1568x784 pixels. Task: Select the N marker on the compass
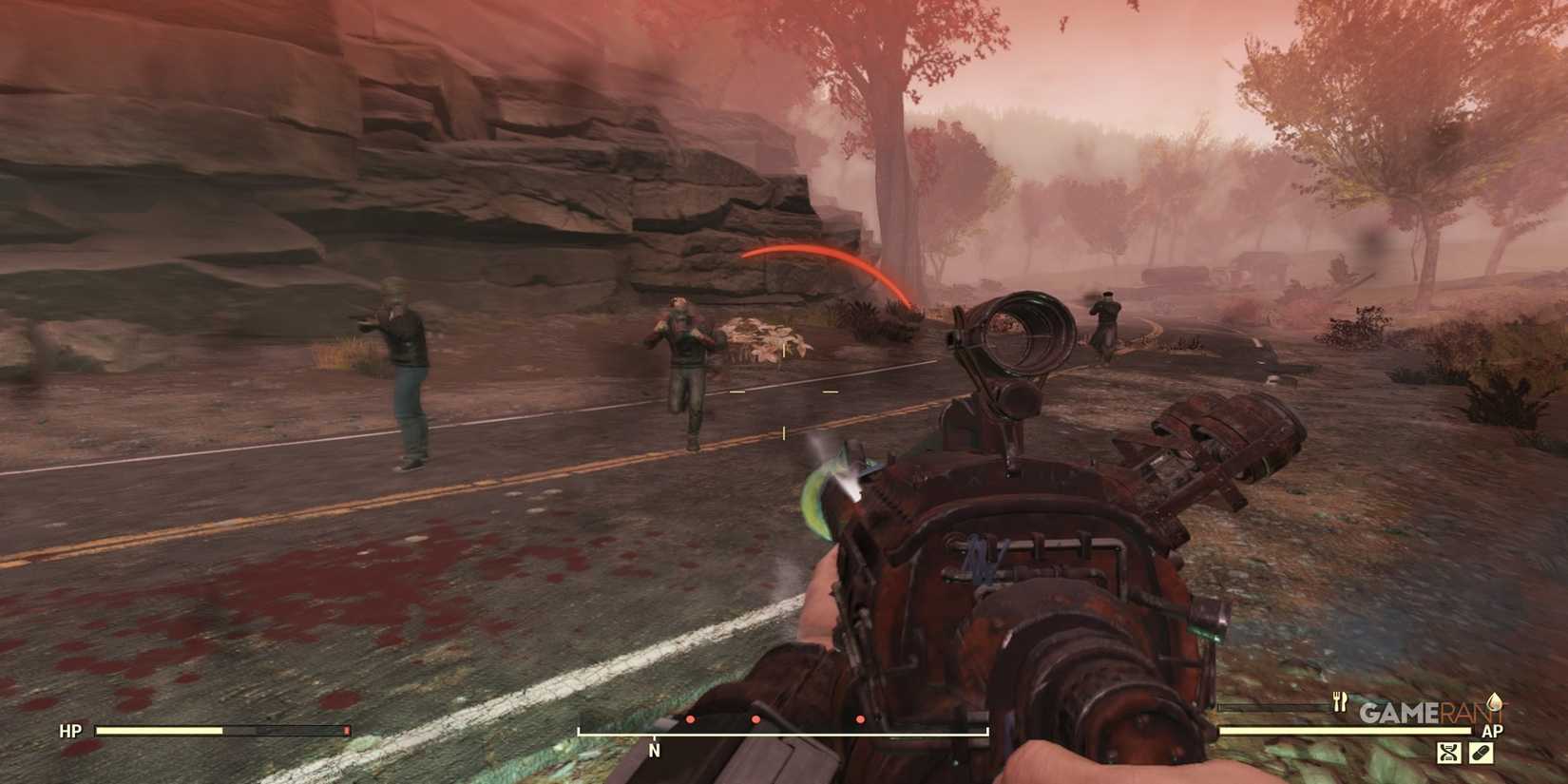tap(653, 751)
